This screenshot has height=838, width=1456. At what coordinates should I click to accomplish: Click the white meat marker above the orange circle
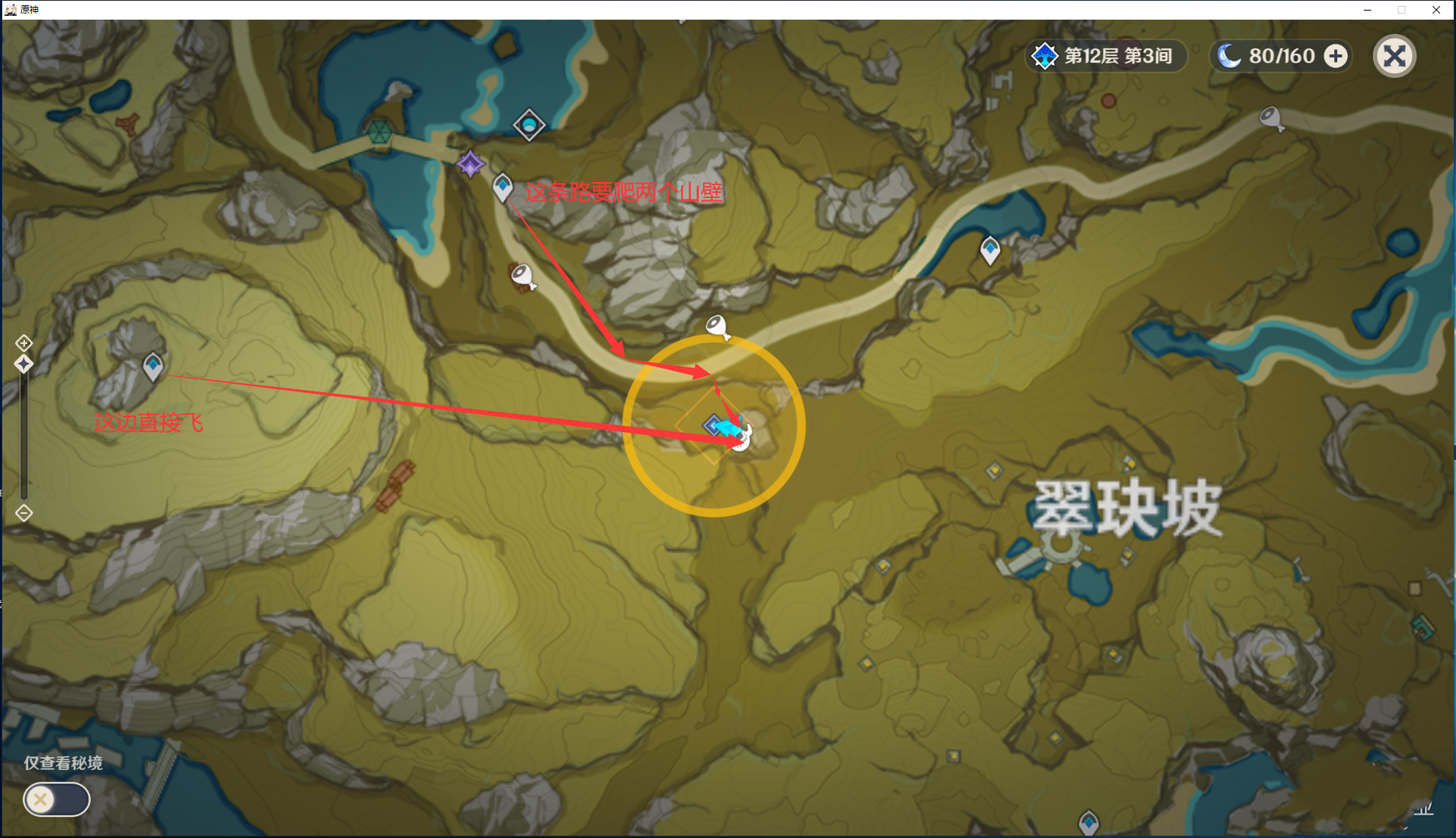tap(716, 325)
